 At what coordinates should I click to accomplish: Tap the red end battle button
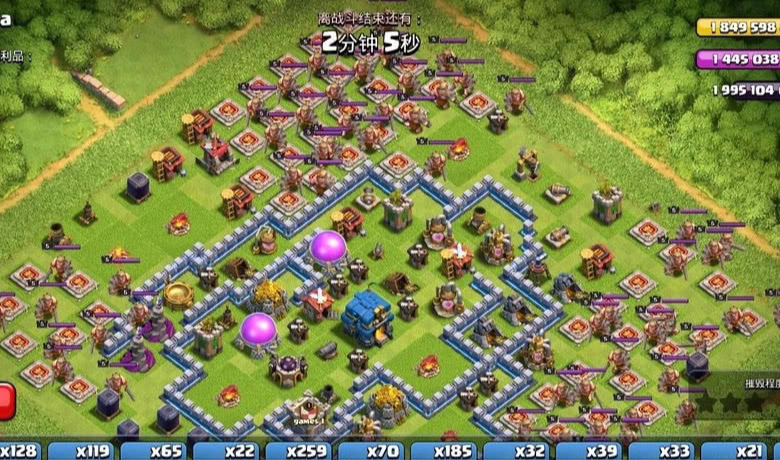click(x=6, y=400)
